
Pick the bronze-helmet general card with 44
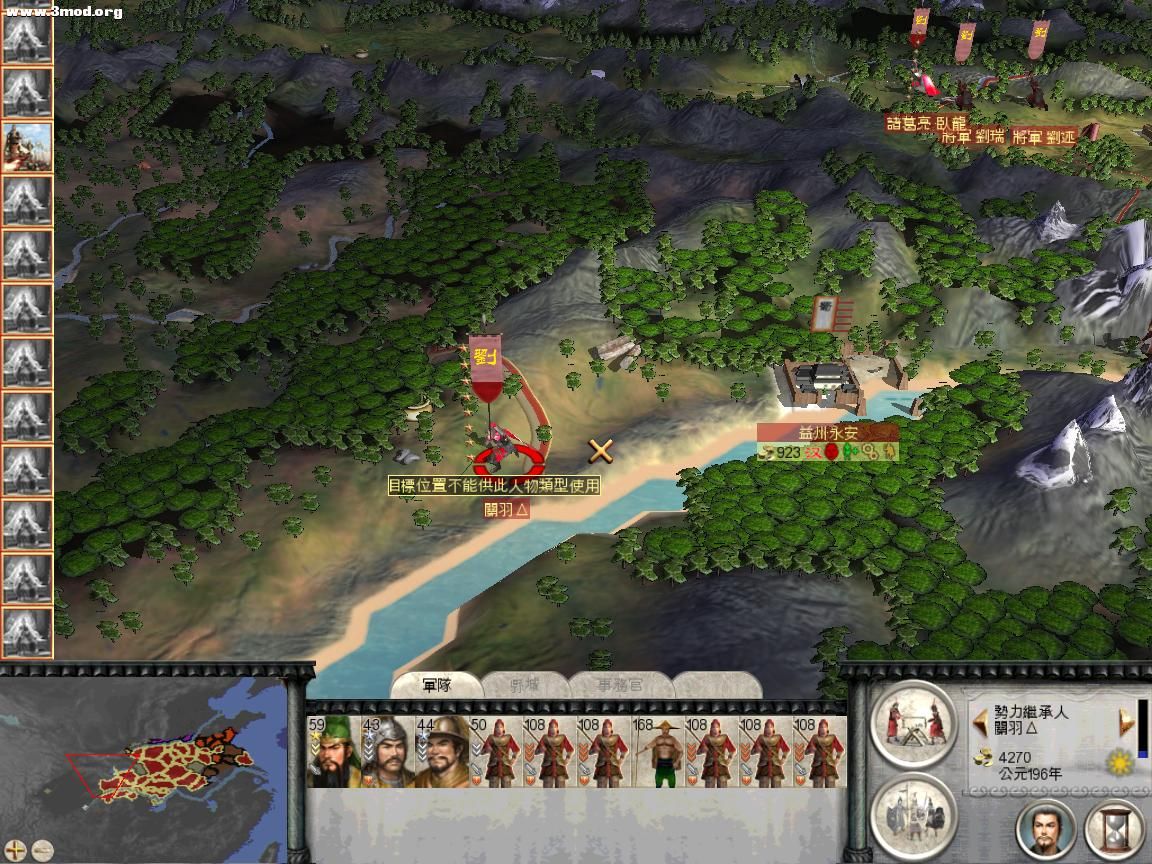pos(441,751)
